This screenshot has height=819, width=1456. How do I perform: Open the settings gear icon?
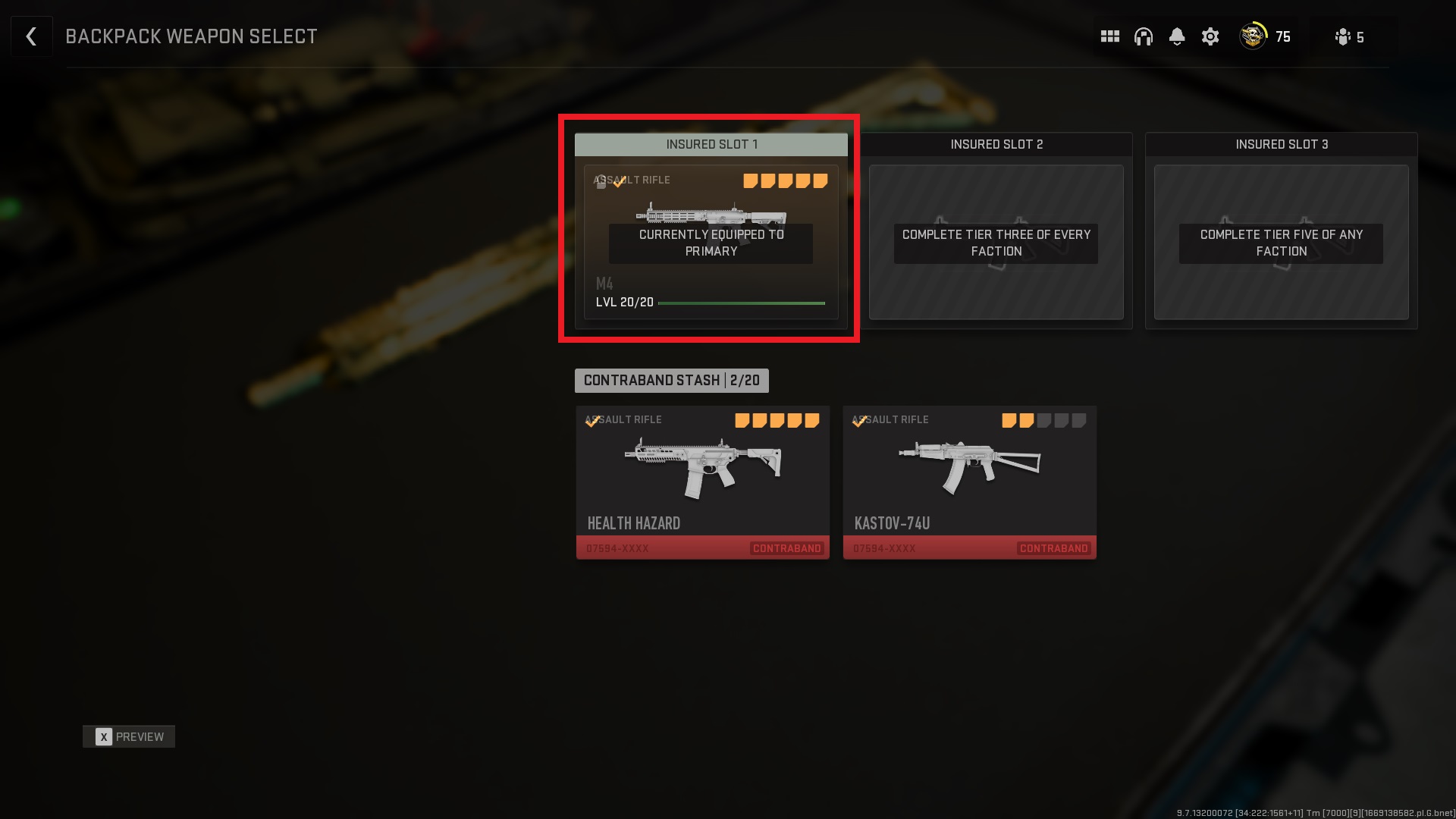pyautogui.click(x=1210, y=36)
